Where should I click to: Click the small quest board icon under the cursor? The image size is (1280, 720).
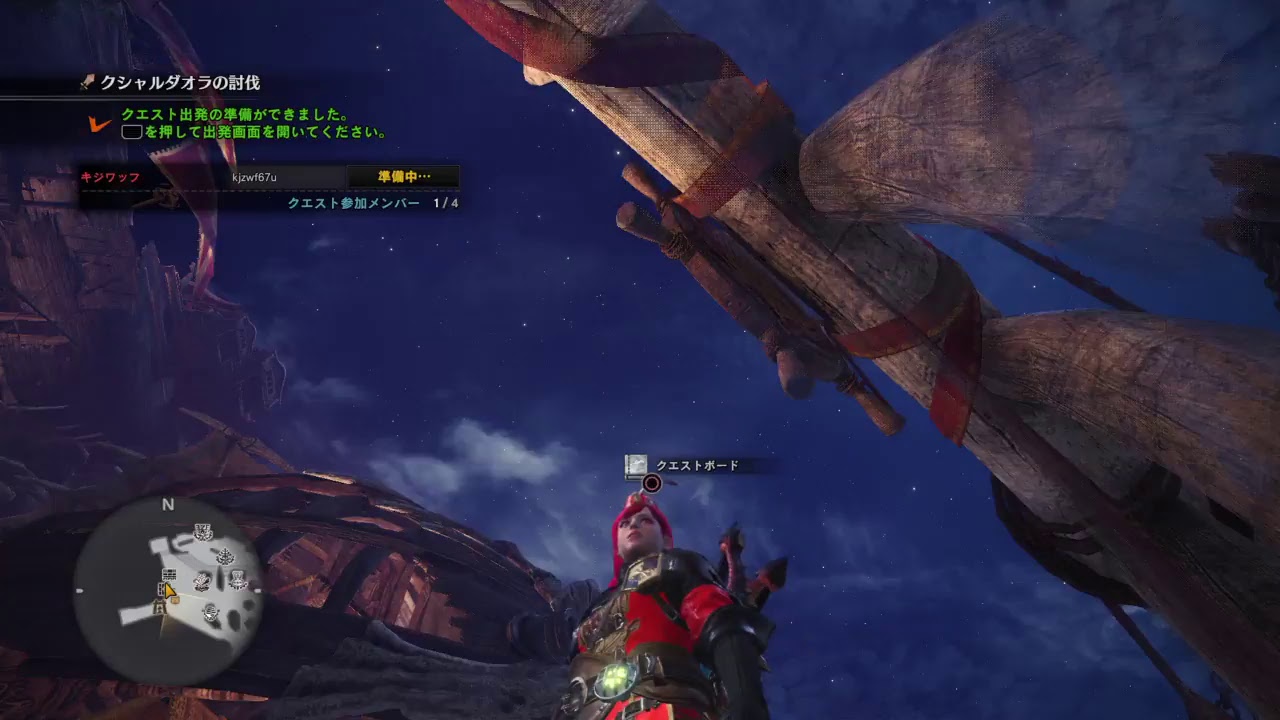click(174, 600)
